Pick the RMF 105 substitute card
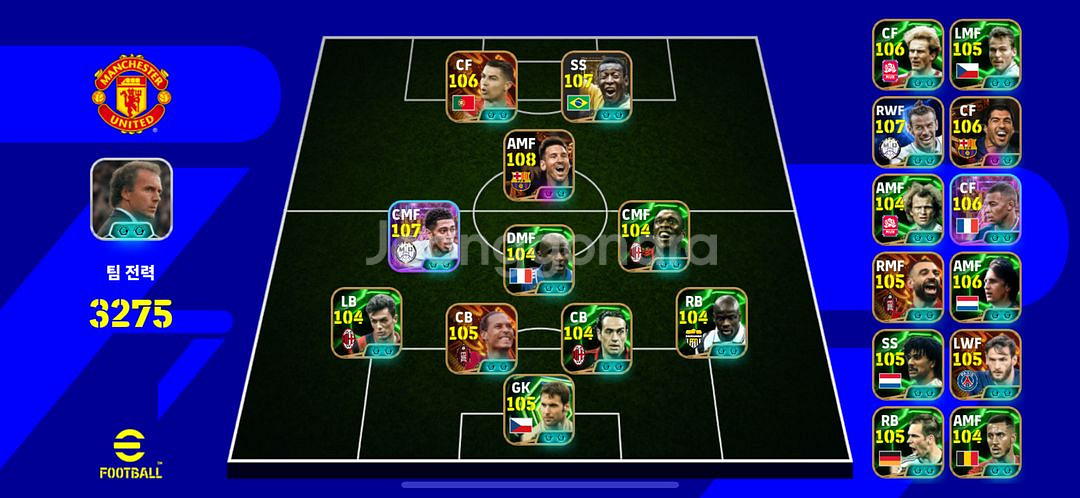 [x=908, y=287]
